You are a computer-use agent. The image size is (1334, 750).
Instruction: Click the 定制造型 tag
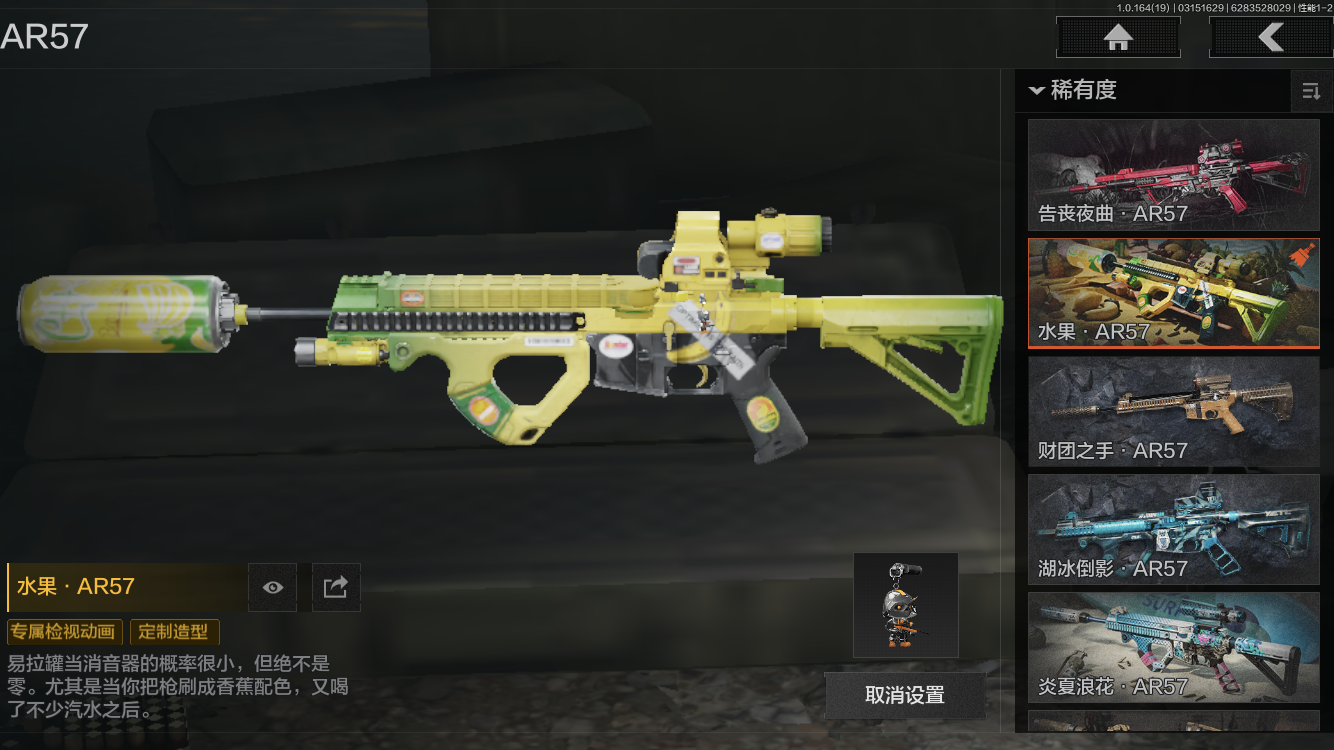174,632
